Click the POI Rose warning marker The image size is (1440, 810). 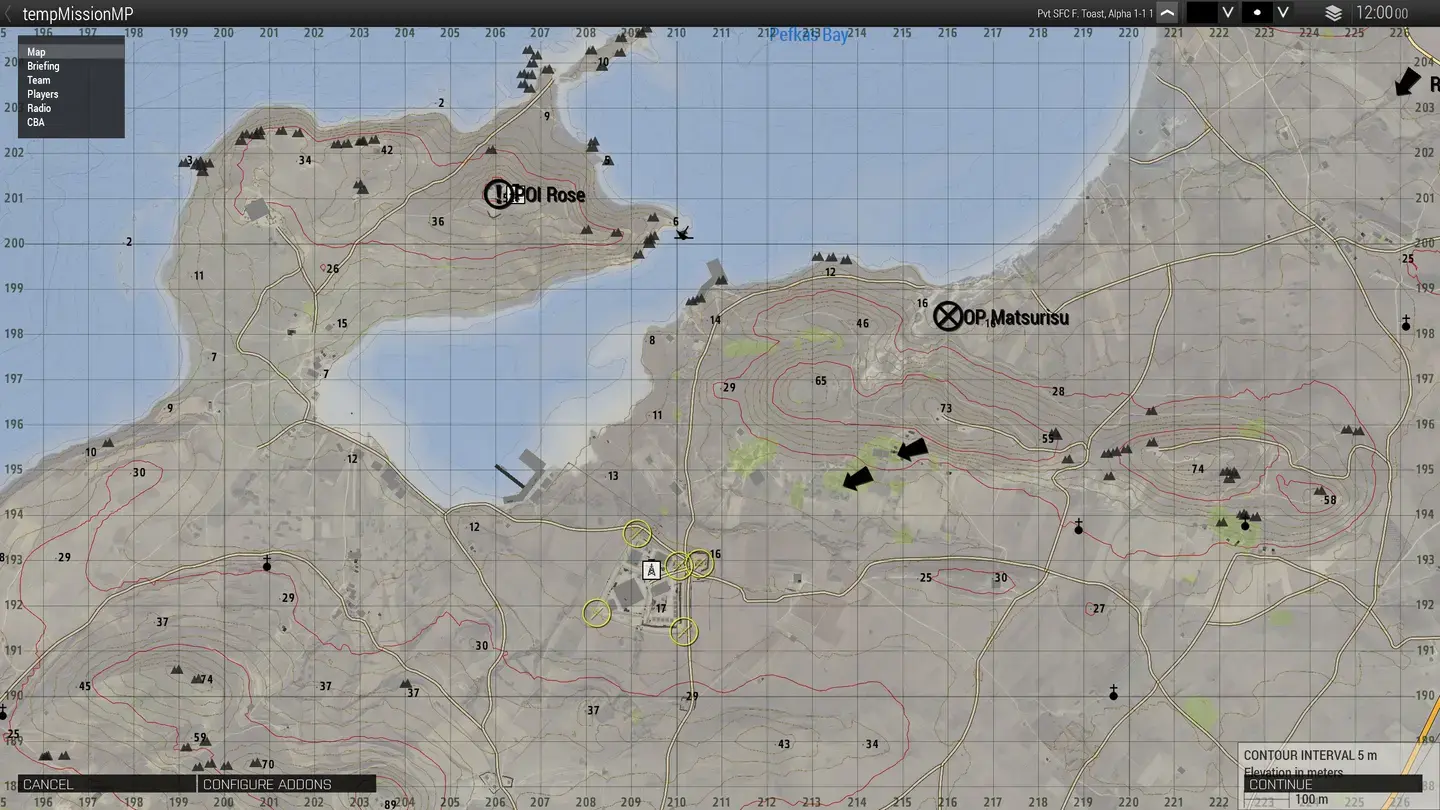(x=497, y=193)
